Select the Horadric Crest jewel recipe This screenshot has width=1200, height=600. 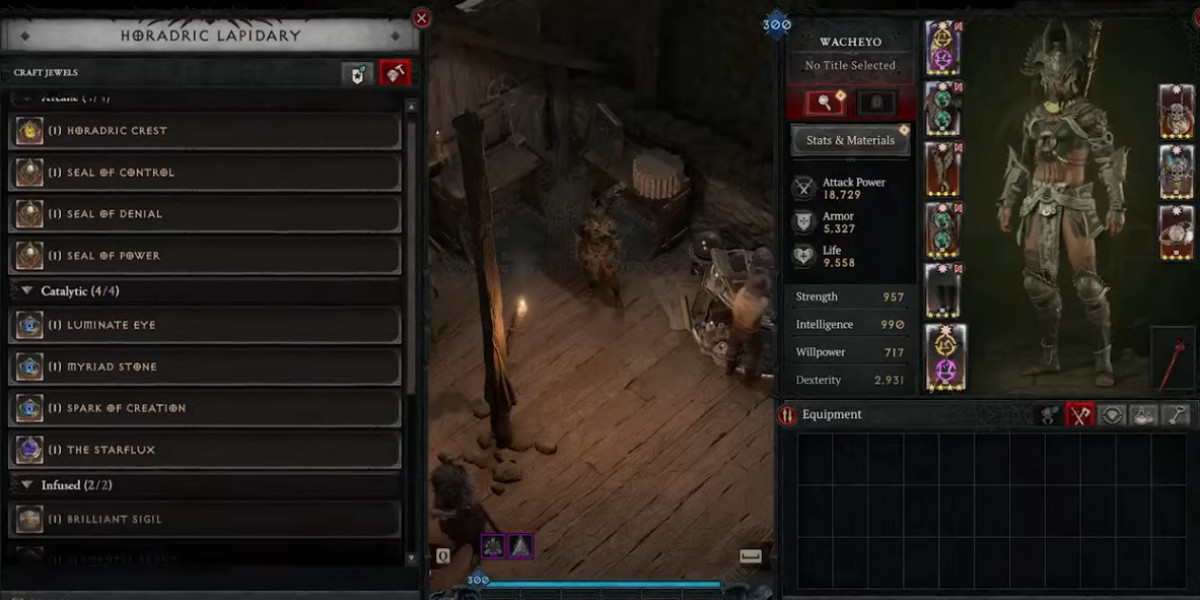pos(205,131)
